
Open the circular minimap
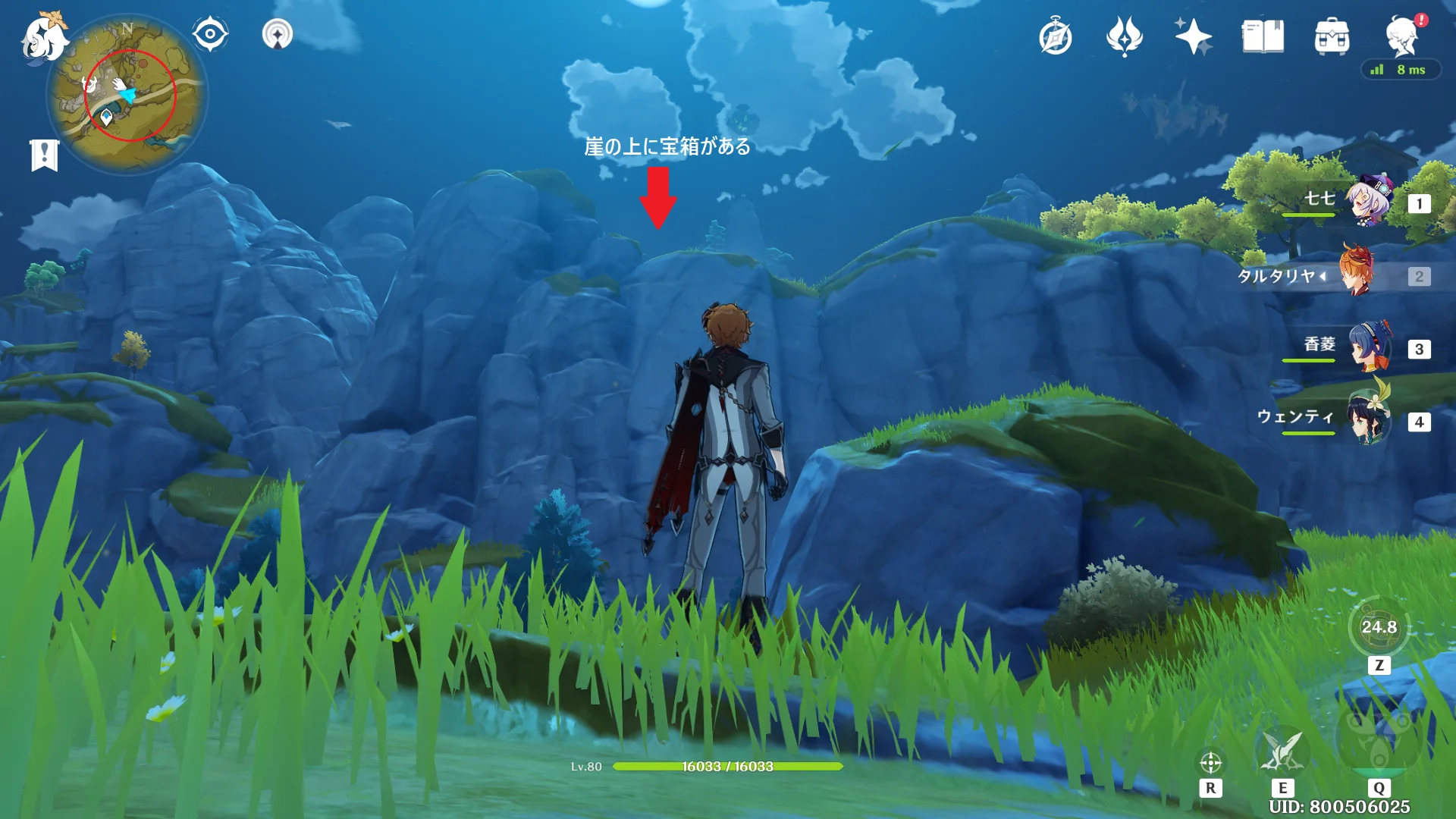(x=127, y=95)
